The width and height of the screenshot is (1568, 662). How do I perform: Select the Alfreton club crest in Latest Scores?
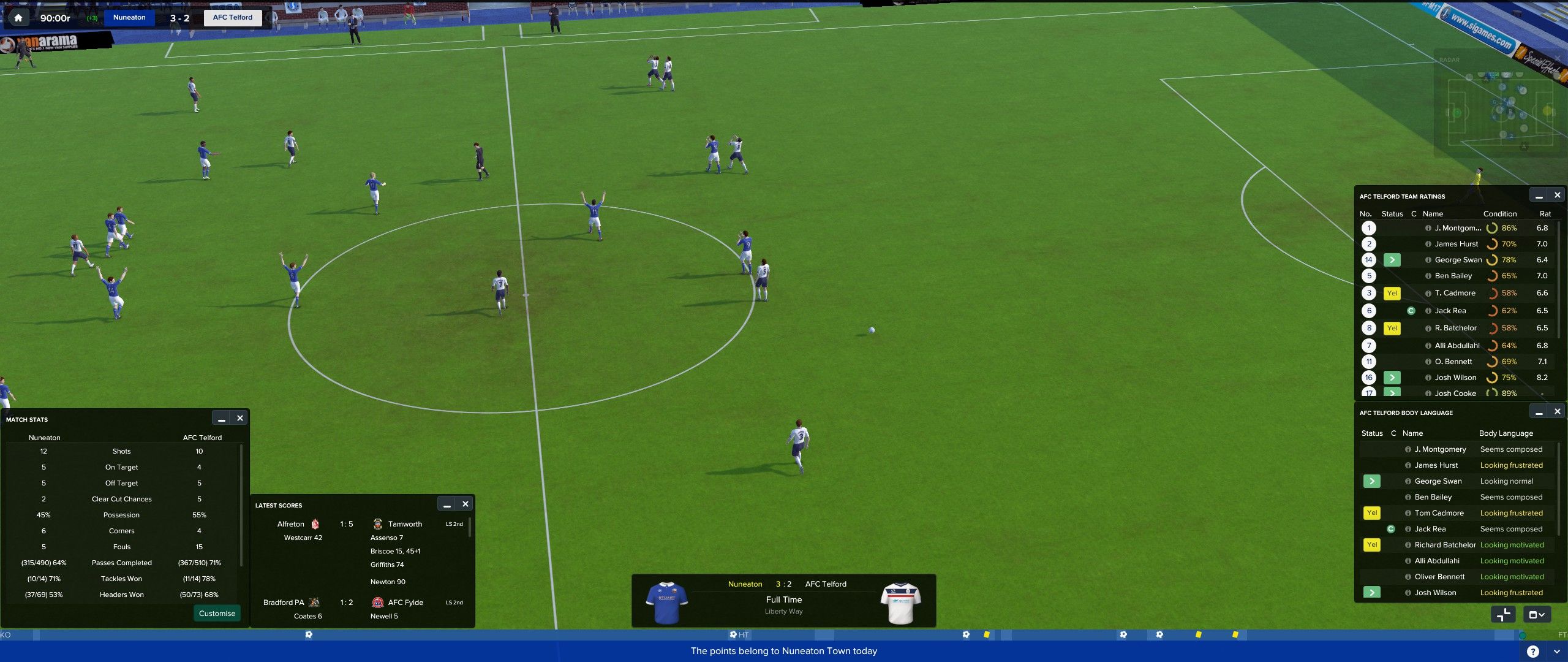pos(314,524)
